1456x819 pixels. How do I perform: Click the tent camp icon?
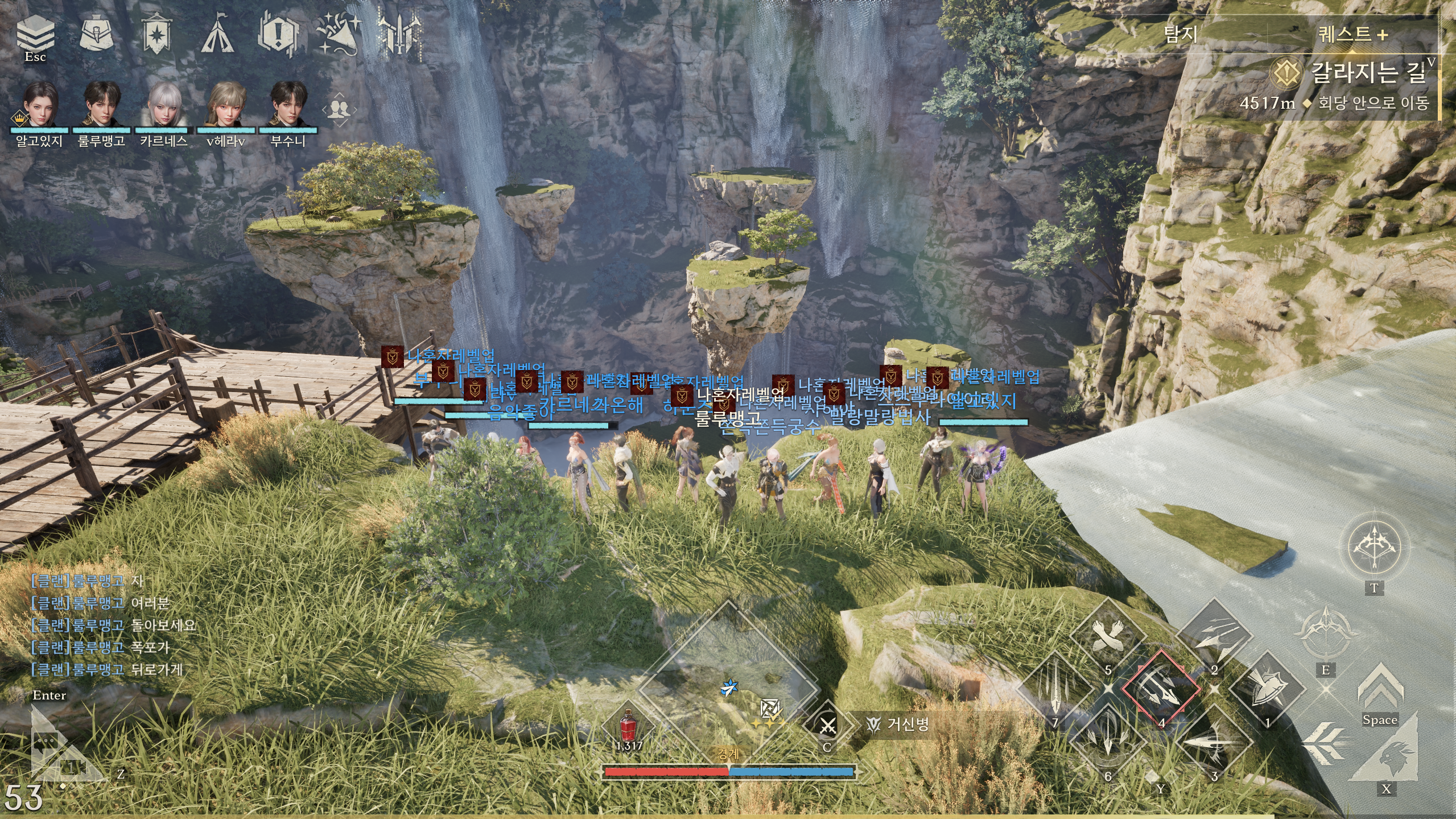coord(217,34)
